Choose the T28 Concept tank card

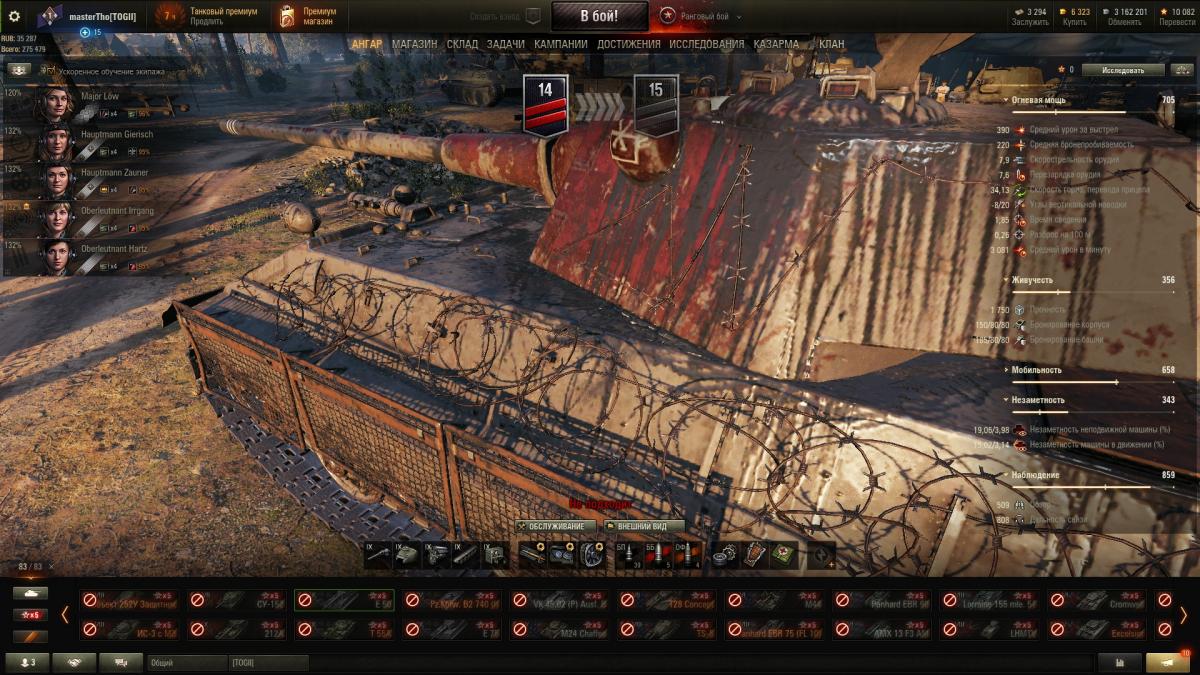(667, 600)
